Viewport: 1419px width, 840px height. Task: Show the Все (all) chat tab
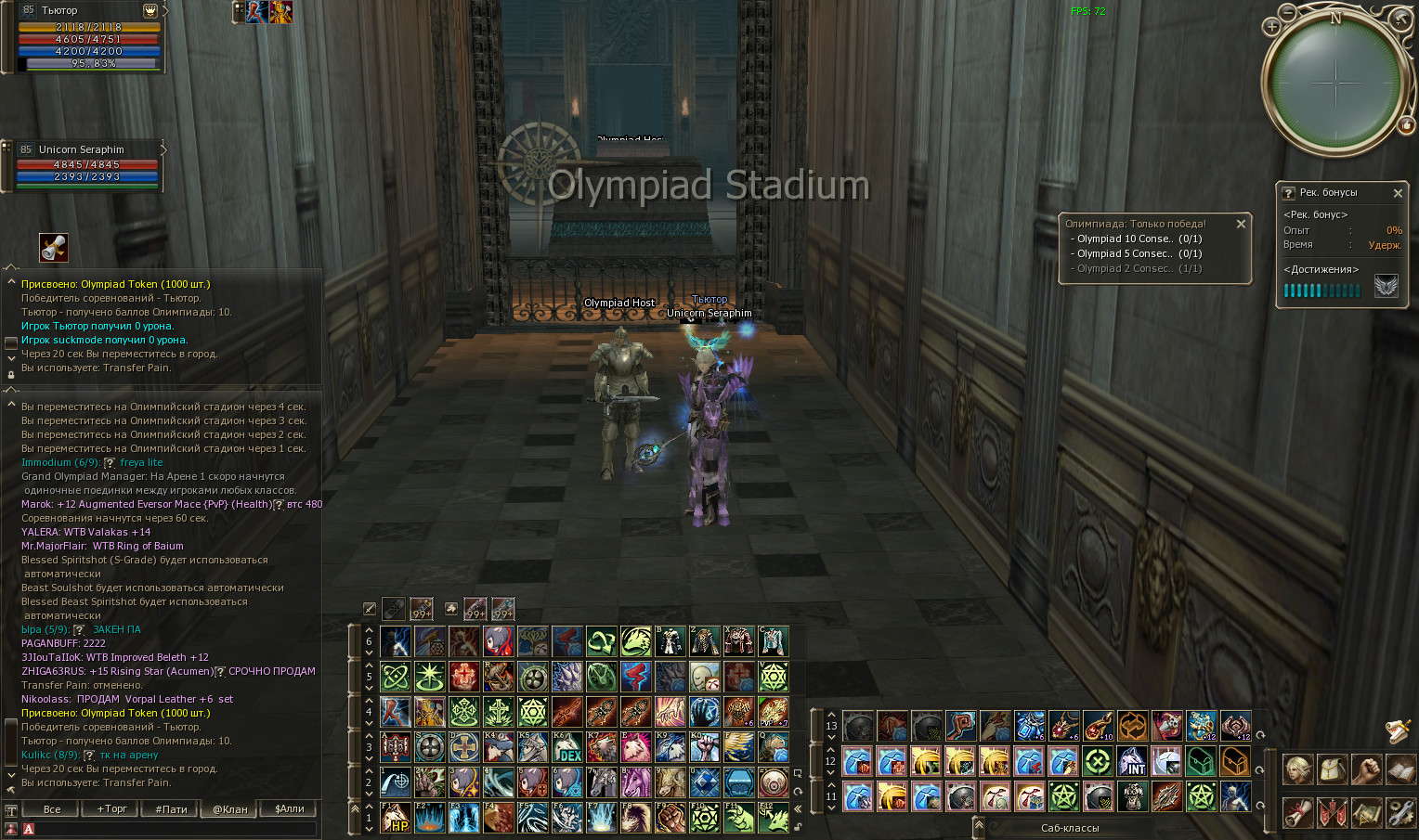pyautogui.click(x=52, y=808)
